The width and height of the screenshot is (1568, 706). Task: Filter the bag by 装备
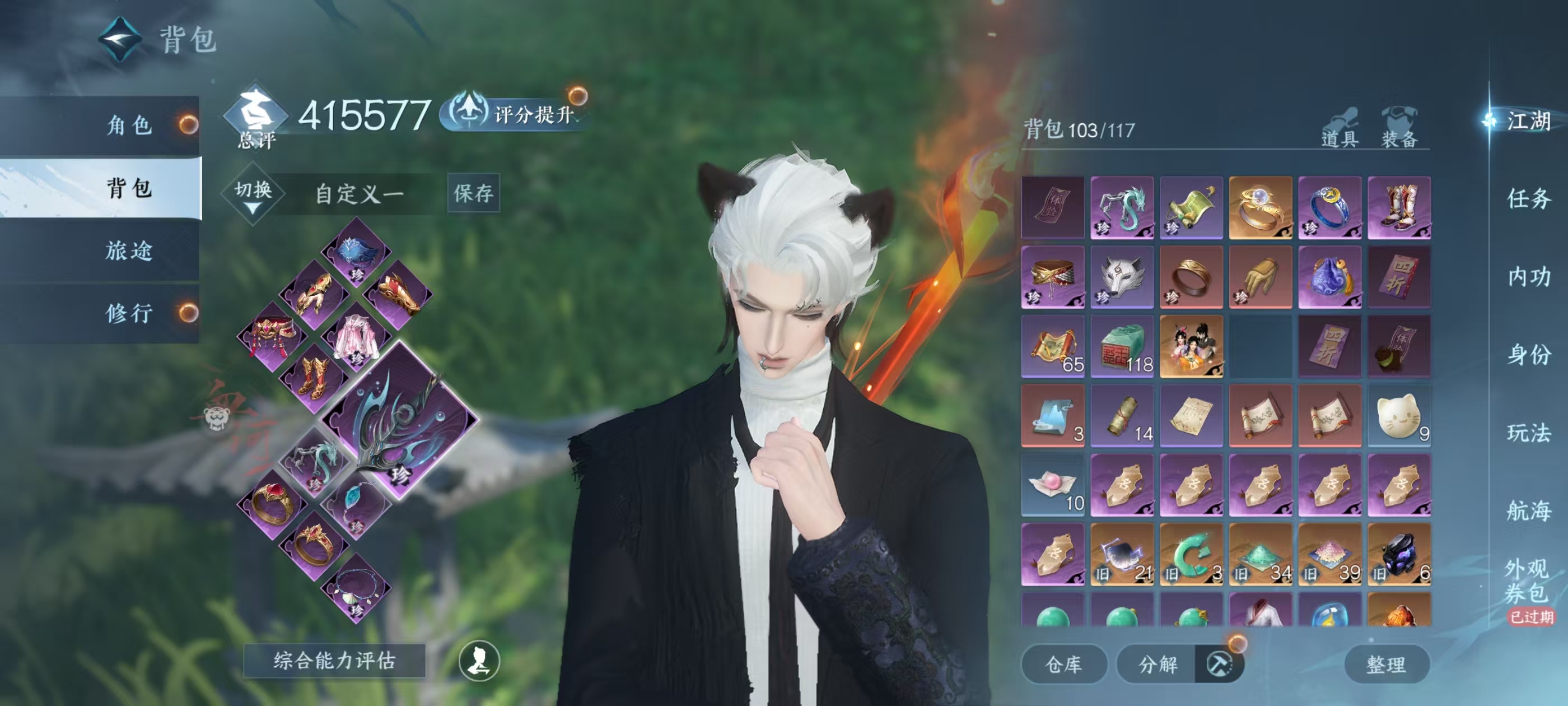(x=1399, y=128)
